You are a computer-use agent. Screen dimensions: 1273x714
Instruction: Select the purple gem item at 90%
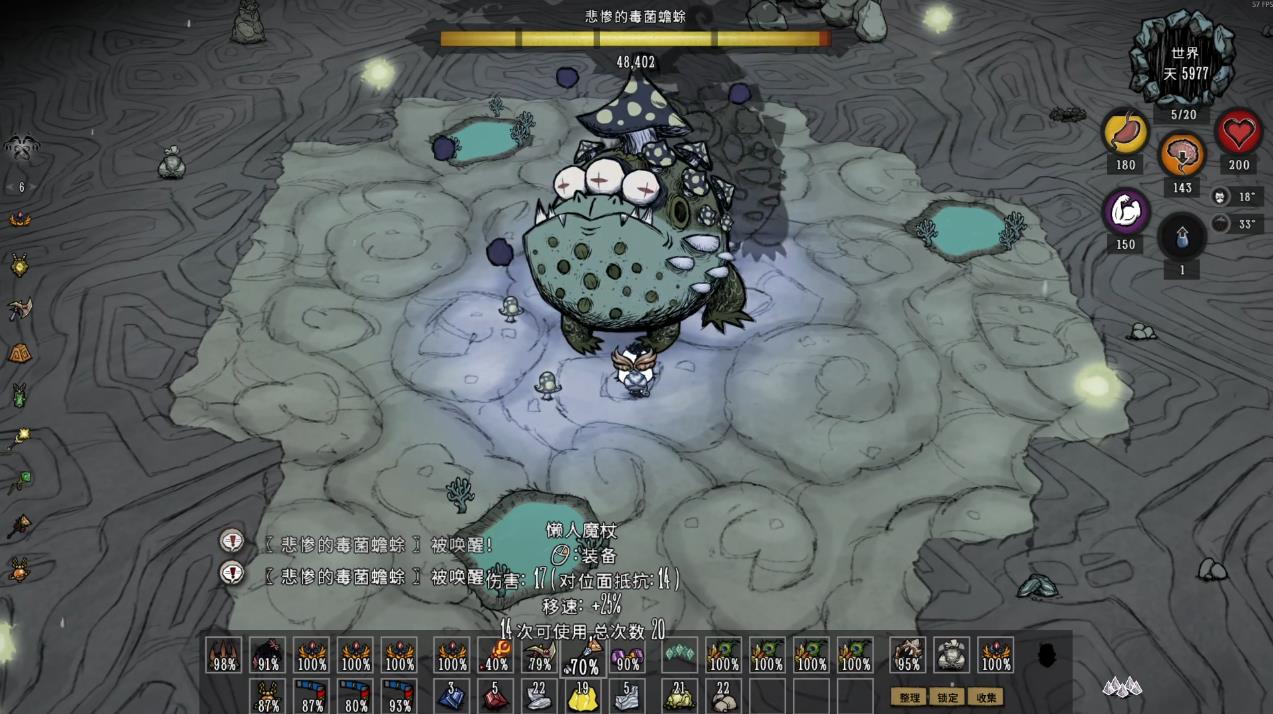point(627,656)
